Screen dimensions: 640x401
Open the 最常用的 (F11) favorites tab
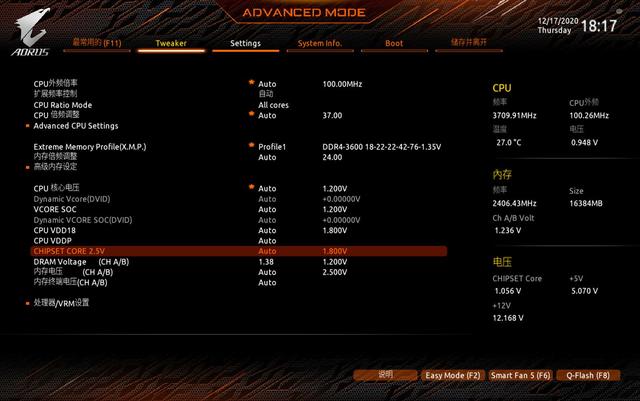[x=96, y=44]
